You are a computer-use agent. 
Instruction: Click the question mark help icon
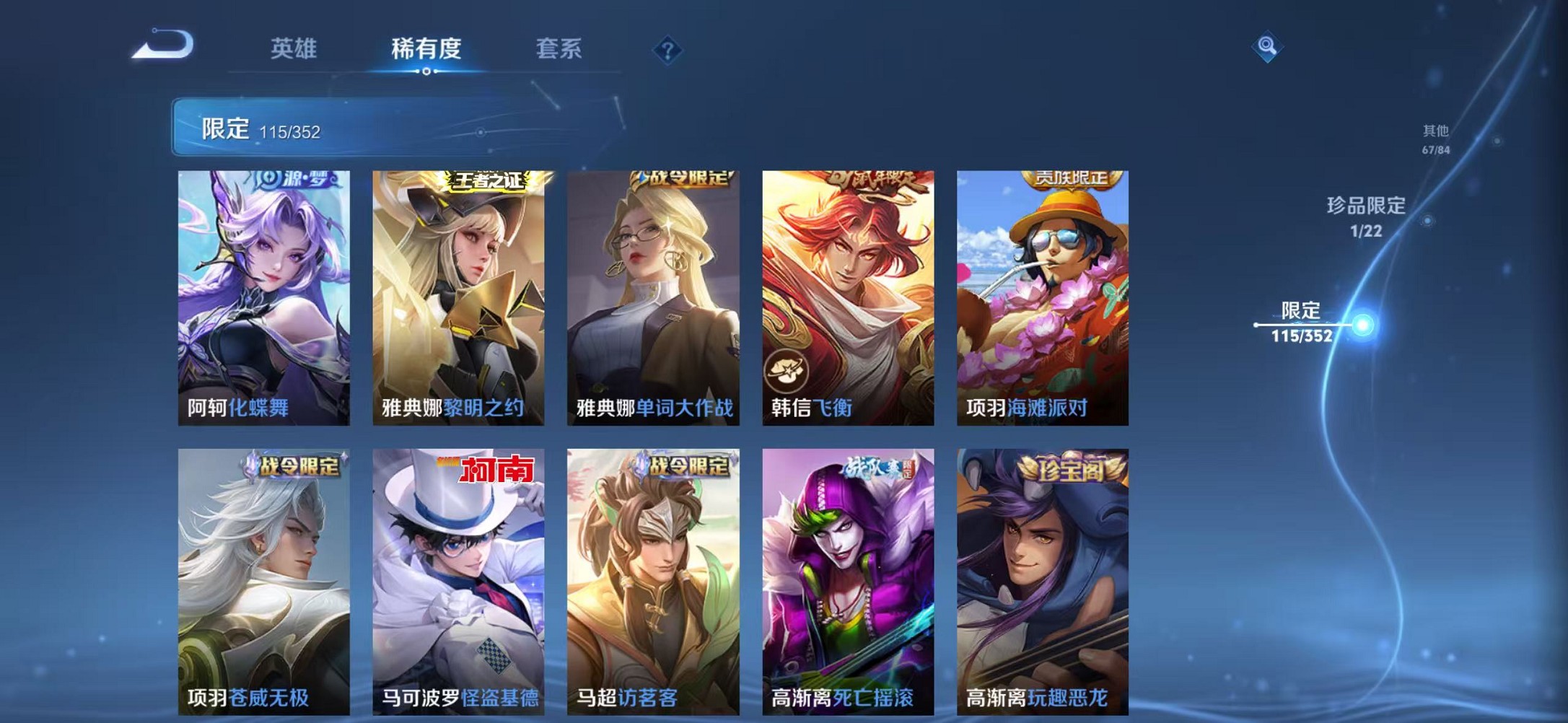point(667,49)
